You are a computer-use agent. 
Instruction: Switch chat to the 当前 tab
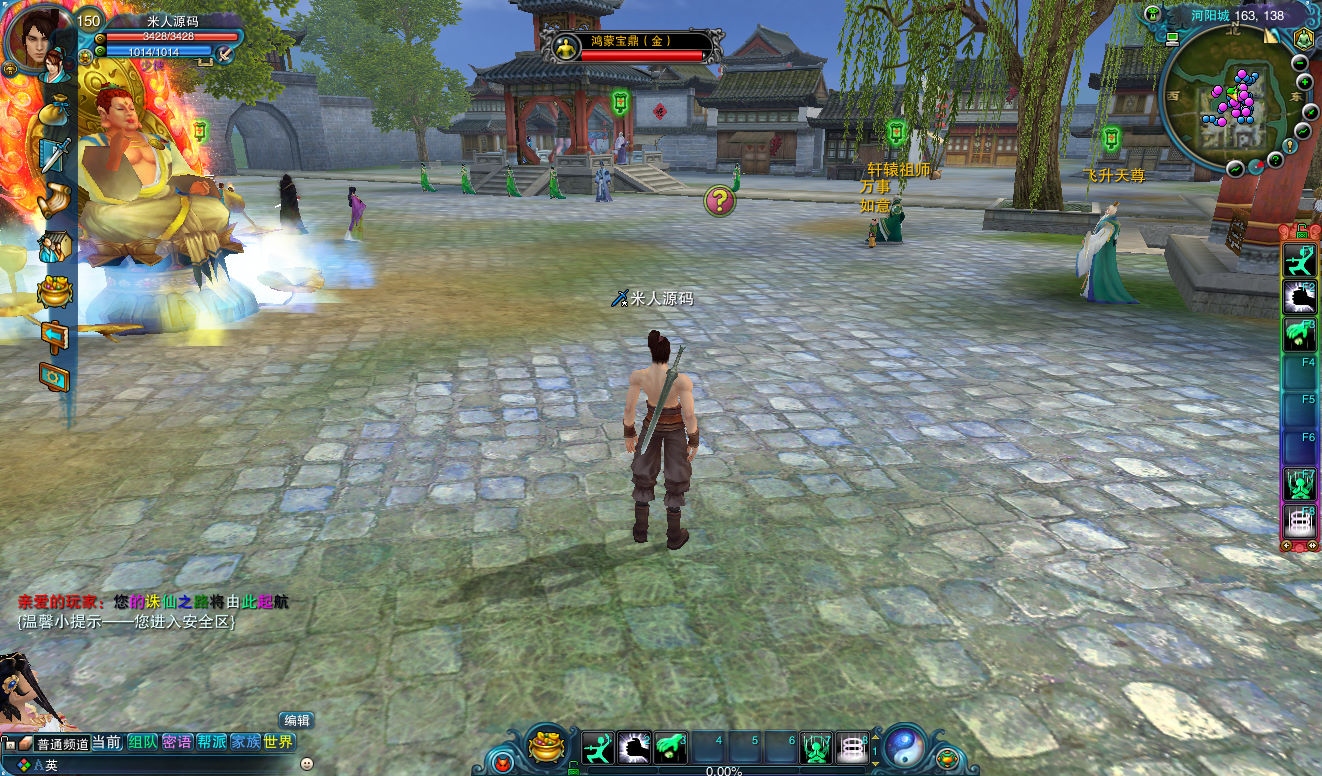click(x=108, y=742)
